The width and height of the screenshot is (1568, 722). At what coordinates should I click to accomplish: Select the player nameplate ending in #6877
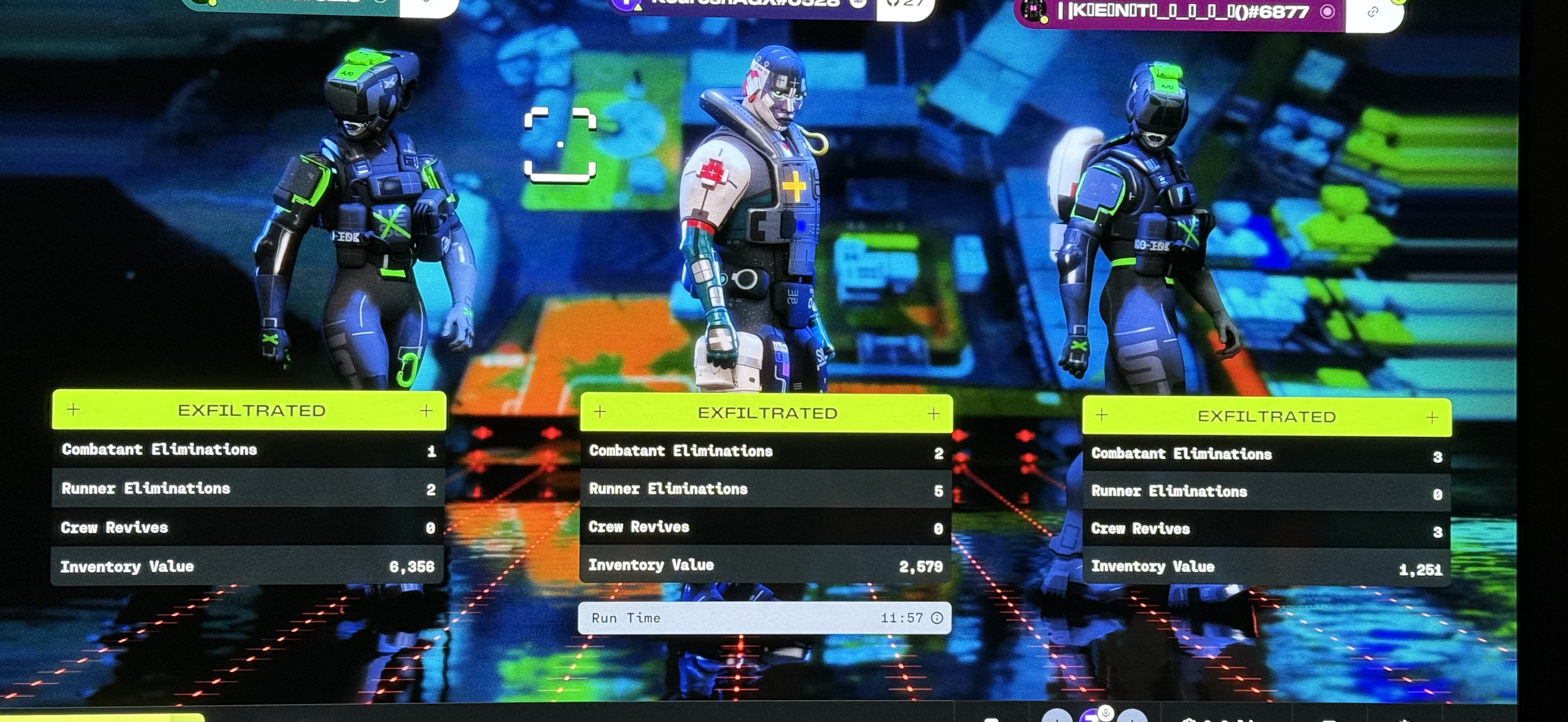click(x=1181, y=12)
